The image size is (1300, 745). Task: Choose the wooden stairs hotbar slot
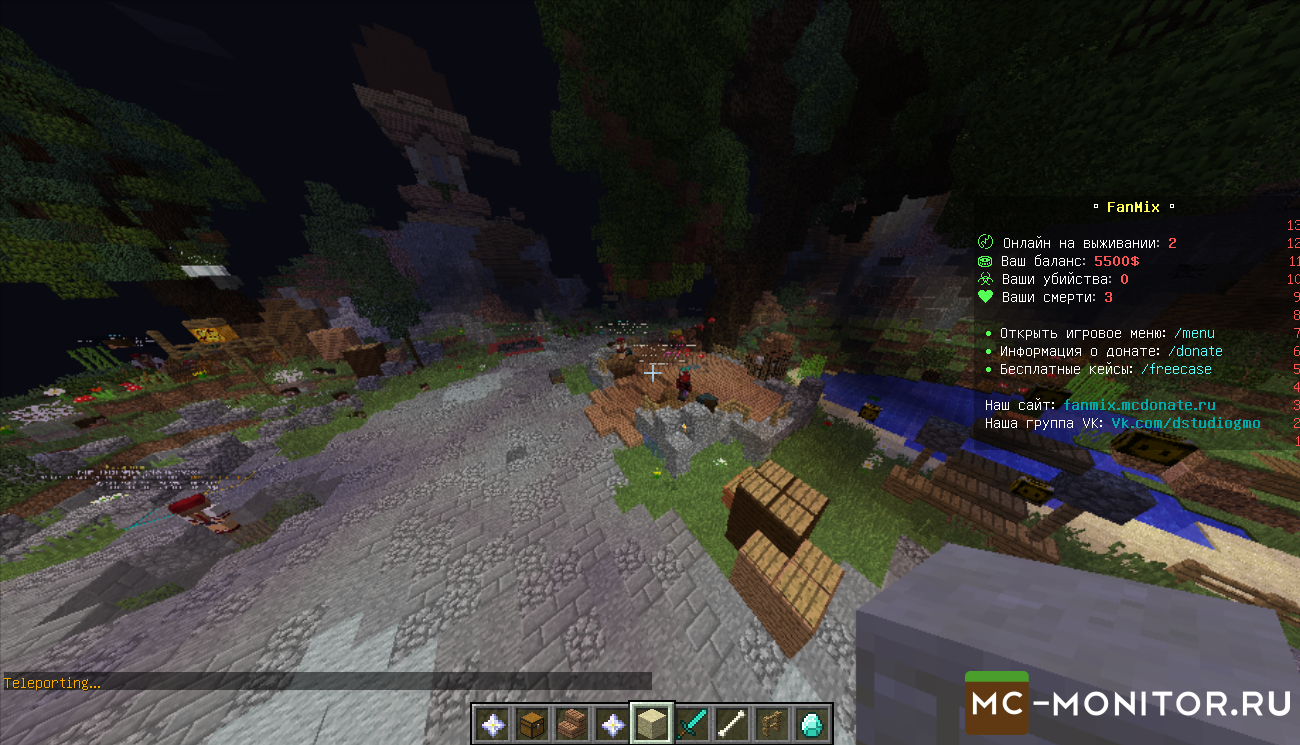click(570, 724)
